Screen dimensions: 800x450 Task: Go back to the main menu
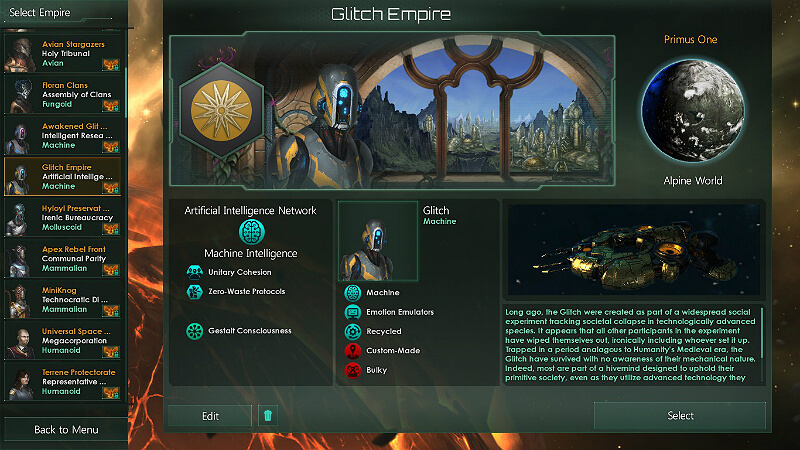coord(65,430)
